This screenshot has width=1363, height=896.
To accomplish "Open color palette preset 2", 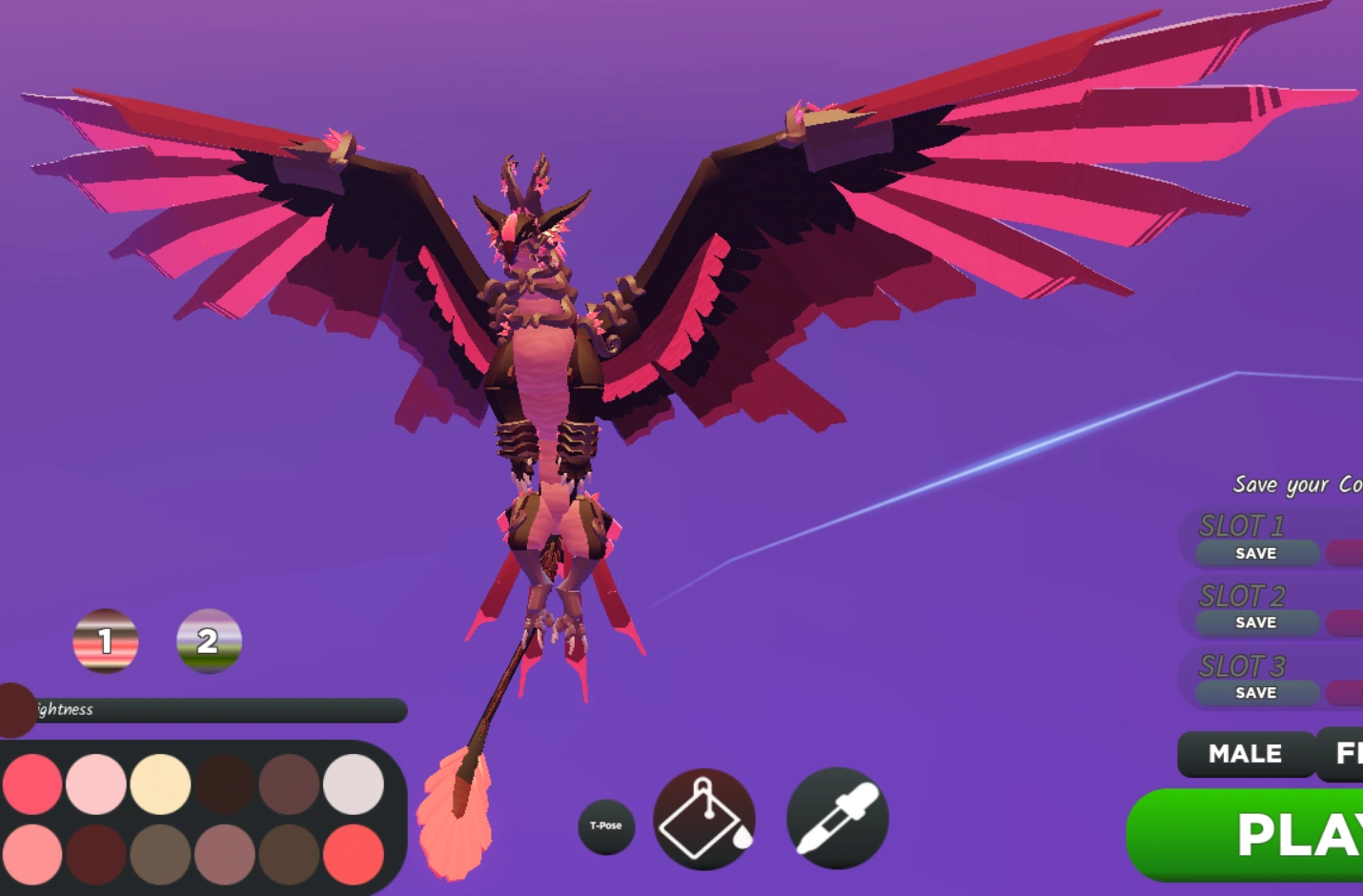I will pyautogui.click(x=208, y=641).
